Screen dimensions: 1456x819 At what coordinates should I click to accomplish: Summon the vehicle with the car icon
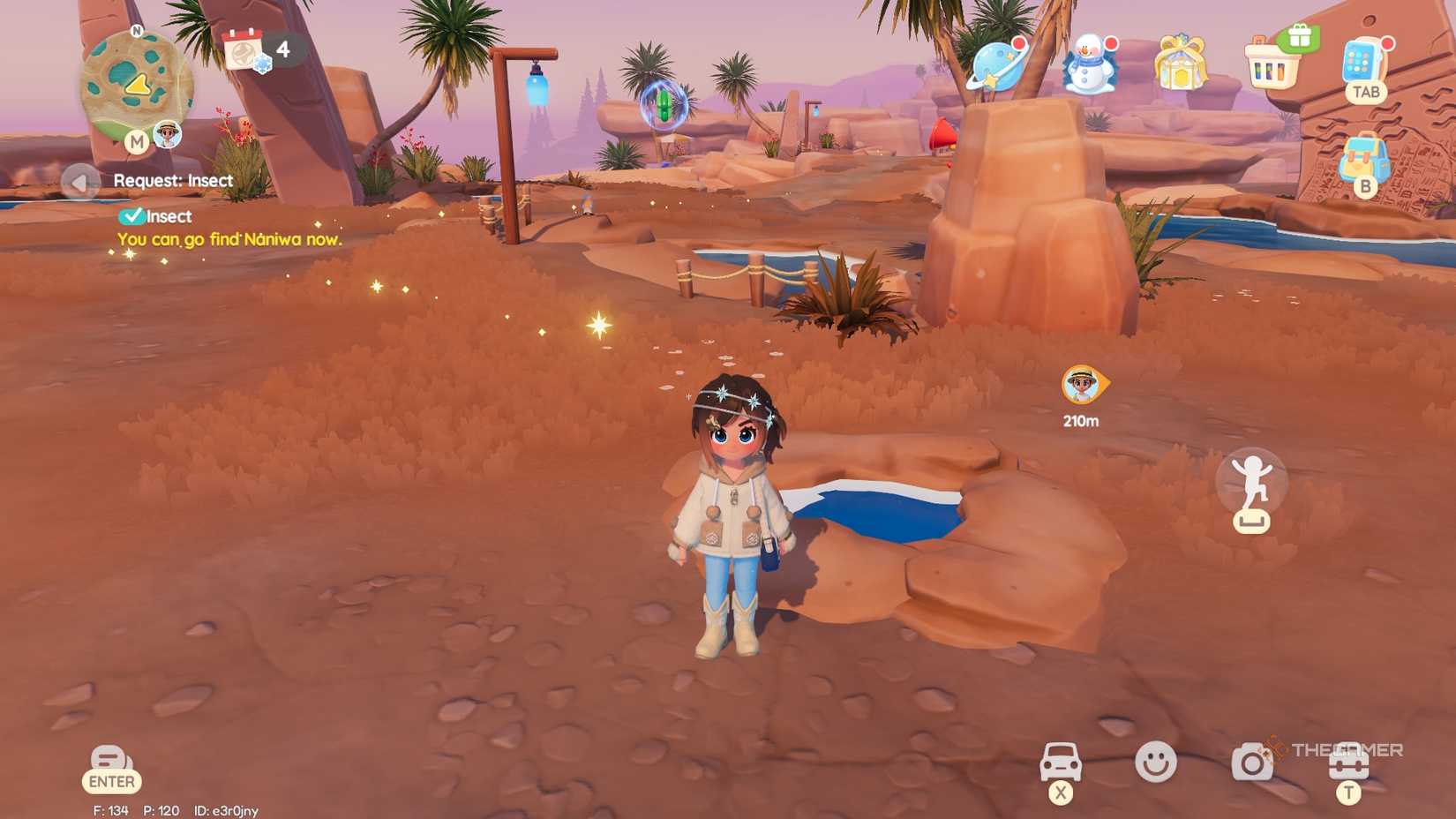[x=1062, y=761]
